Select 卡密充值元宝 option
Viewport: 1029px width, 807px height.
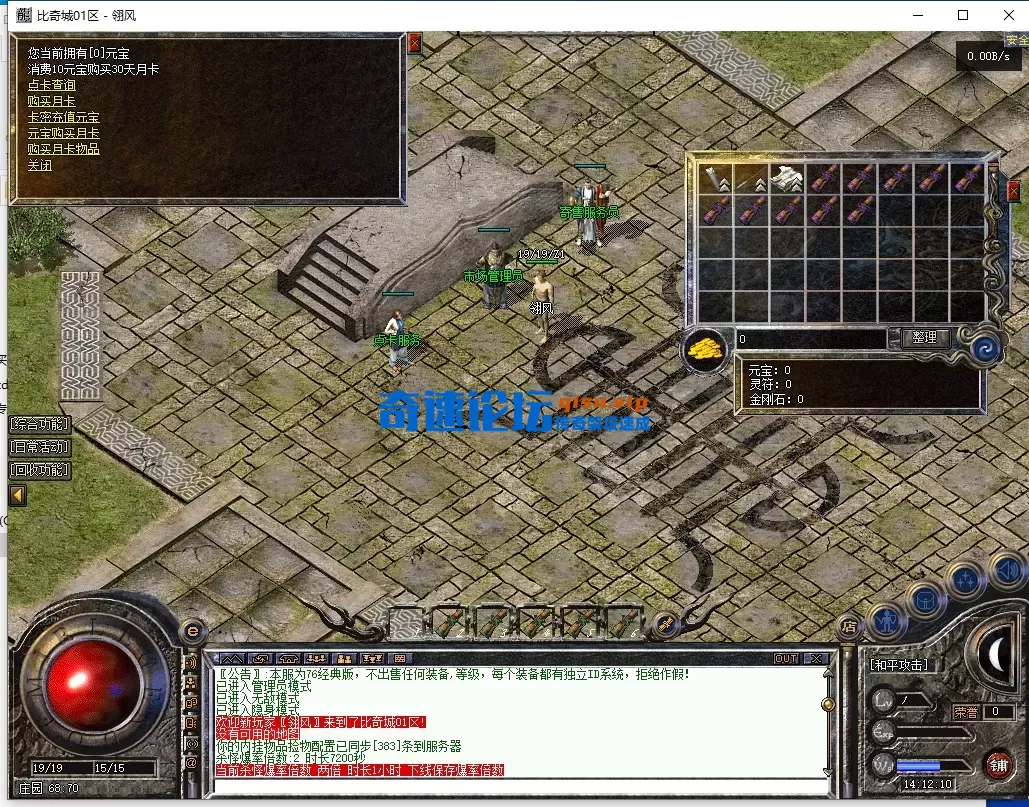pos(64,117)
